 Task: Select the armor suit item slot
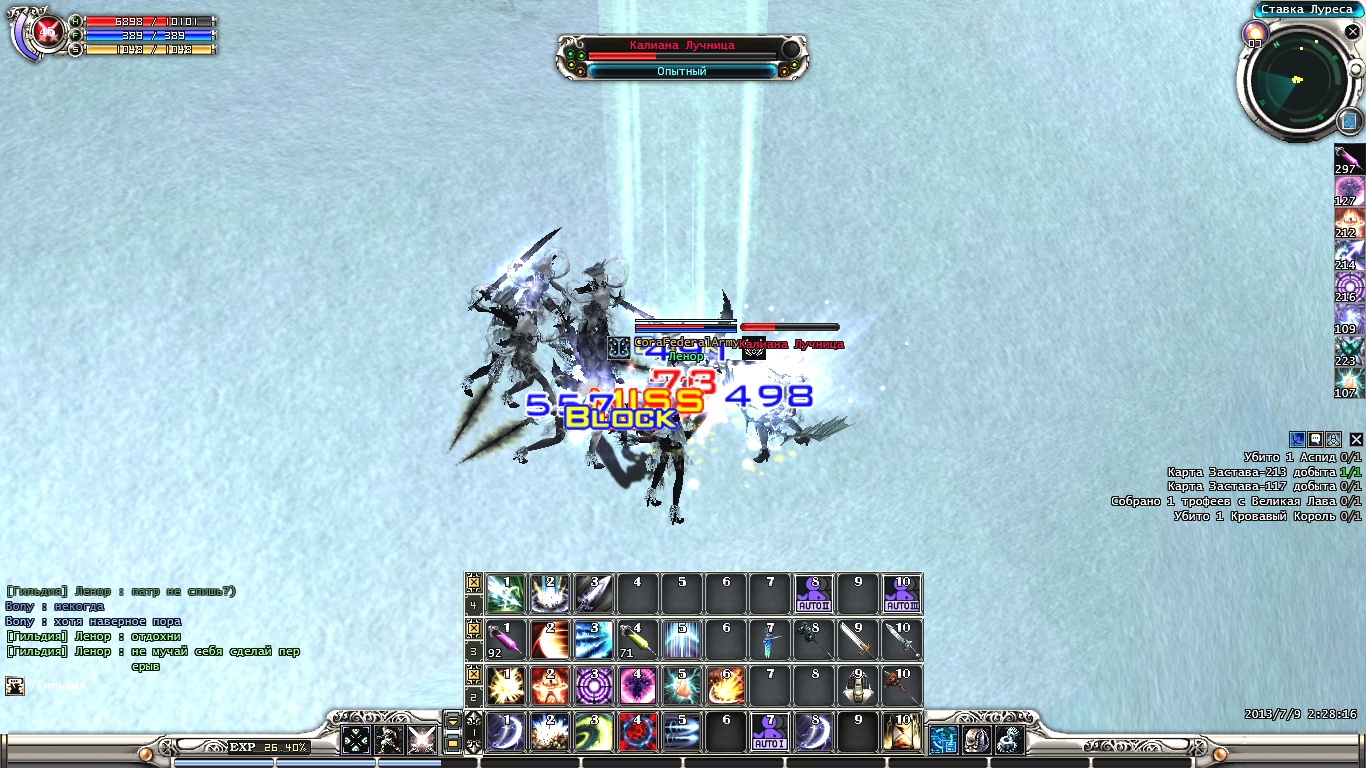(857, 686)
